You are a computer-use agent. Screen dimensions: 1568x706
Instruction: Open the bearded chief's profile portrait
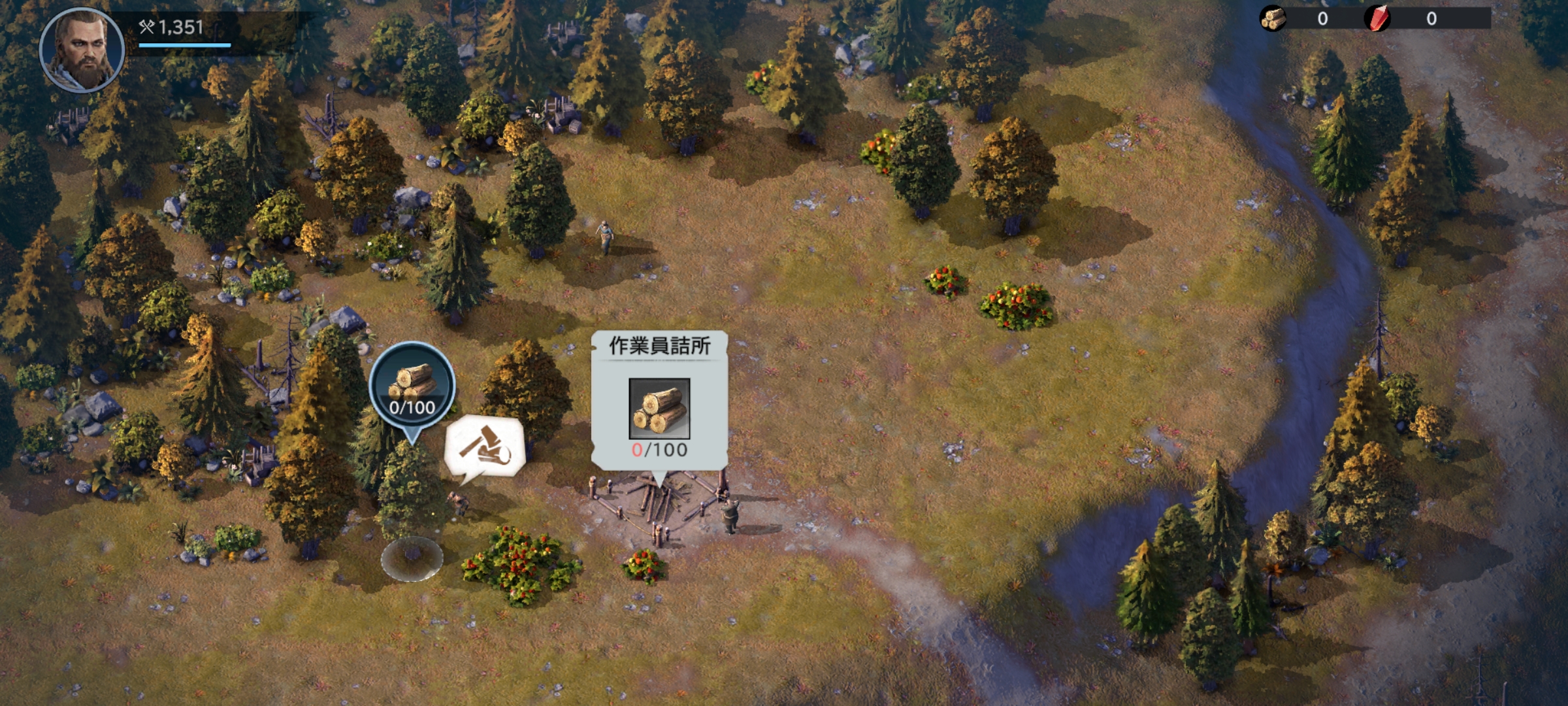[82, 50]
